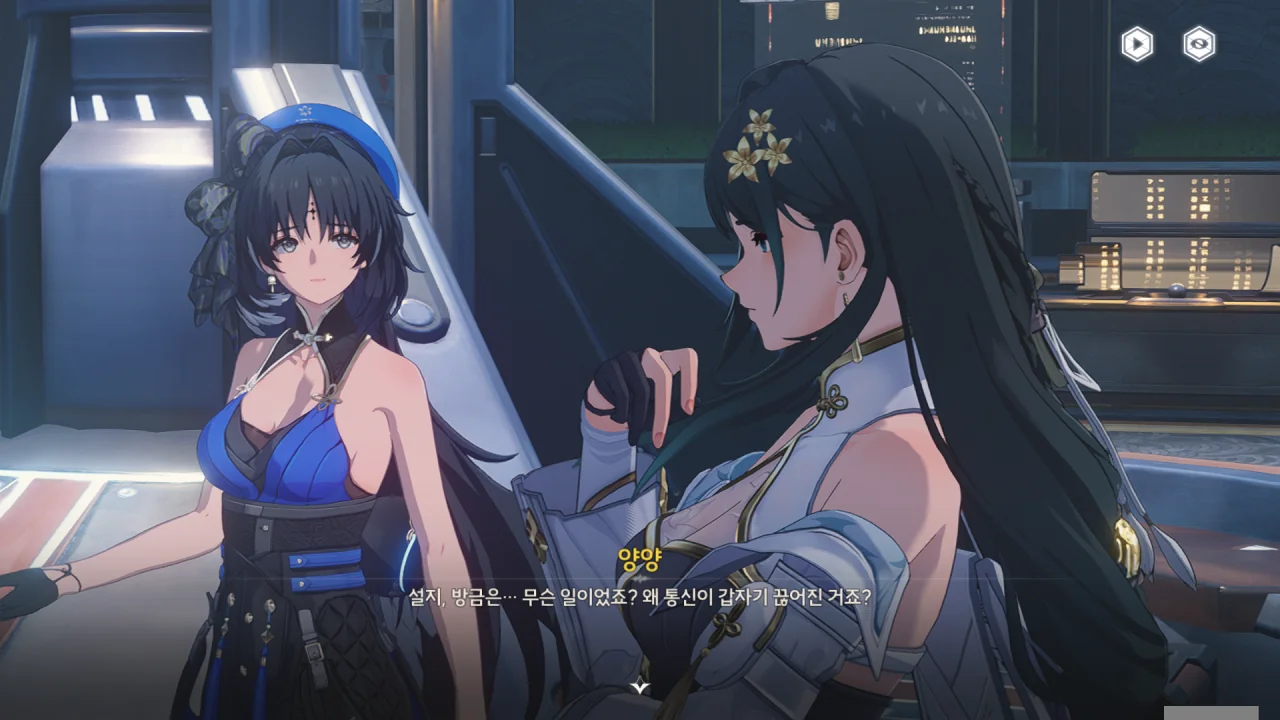
Task: Advance the dialogue with the continue arrow
Action: click(640, 687)
